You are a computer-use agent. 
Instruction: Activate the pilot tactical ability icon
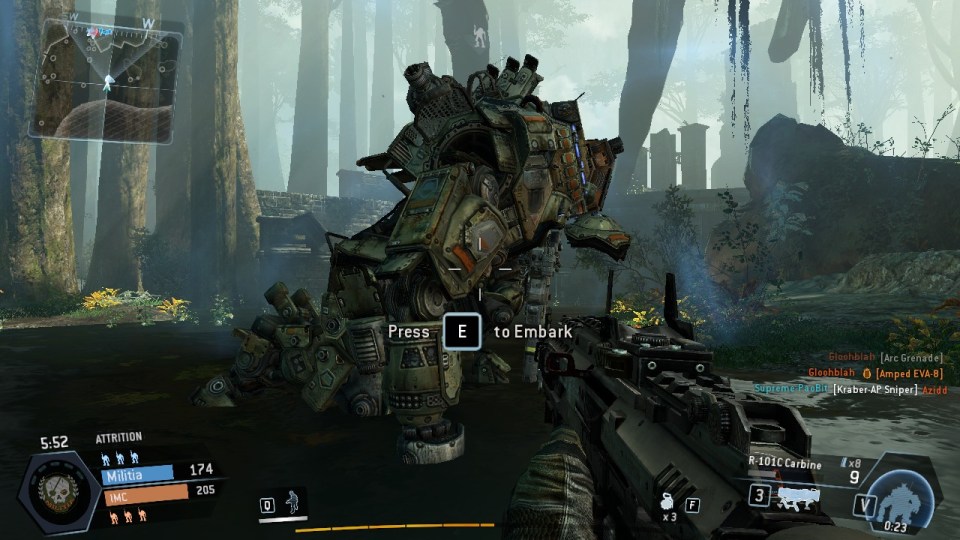tap(293, 502)
